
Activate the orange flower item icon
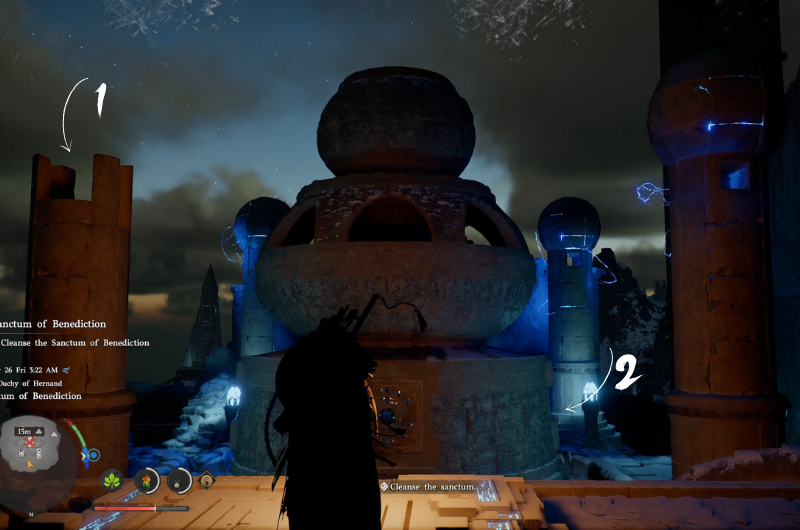coord(147,480)
